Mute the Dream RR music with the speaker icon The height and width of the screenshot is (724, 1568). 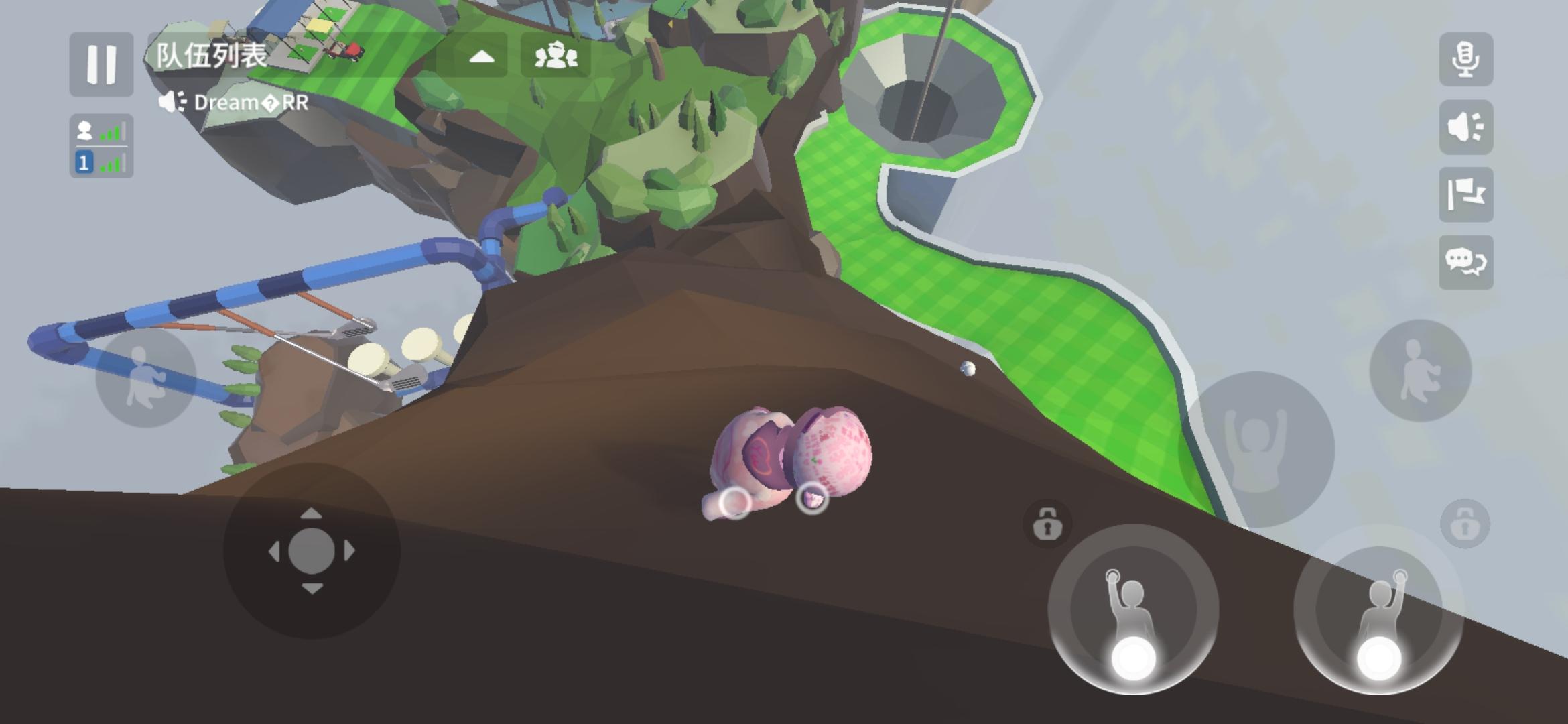[x=173, y=103]
